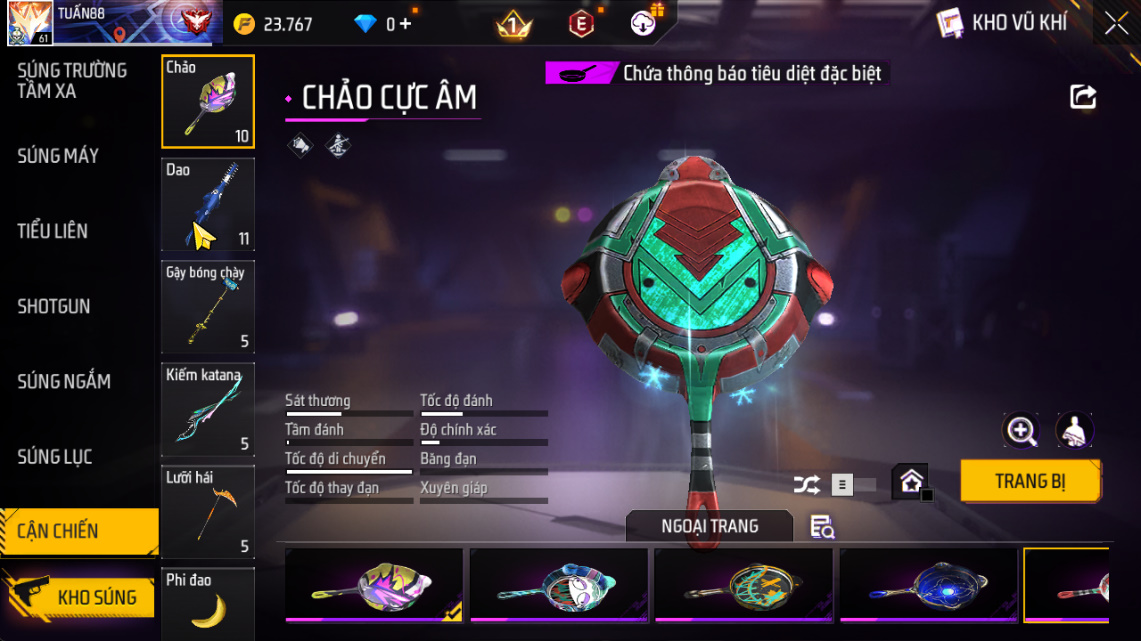
Task: Toggle the random skin shuffle icon
Action: pyautogui.click(x=806, y=485)
